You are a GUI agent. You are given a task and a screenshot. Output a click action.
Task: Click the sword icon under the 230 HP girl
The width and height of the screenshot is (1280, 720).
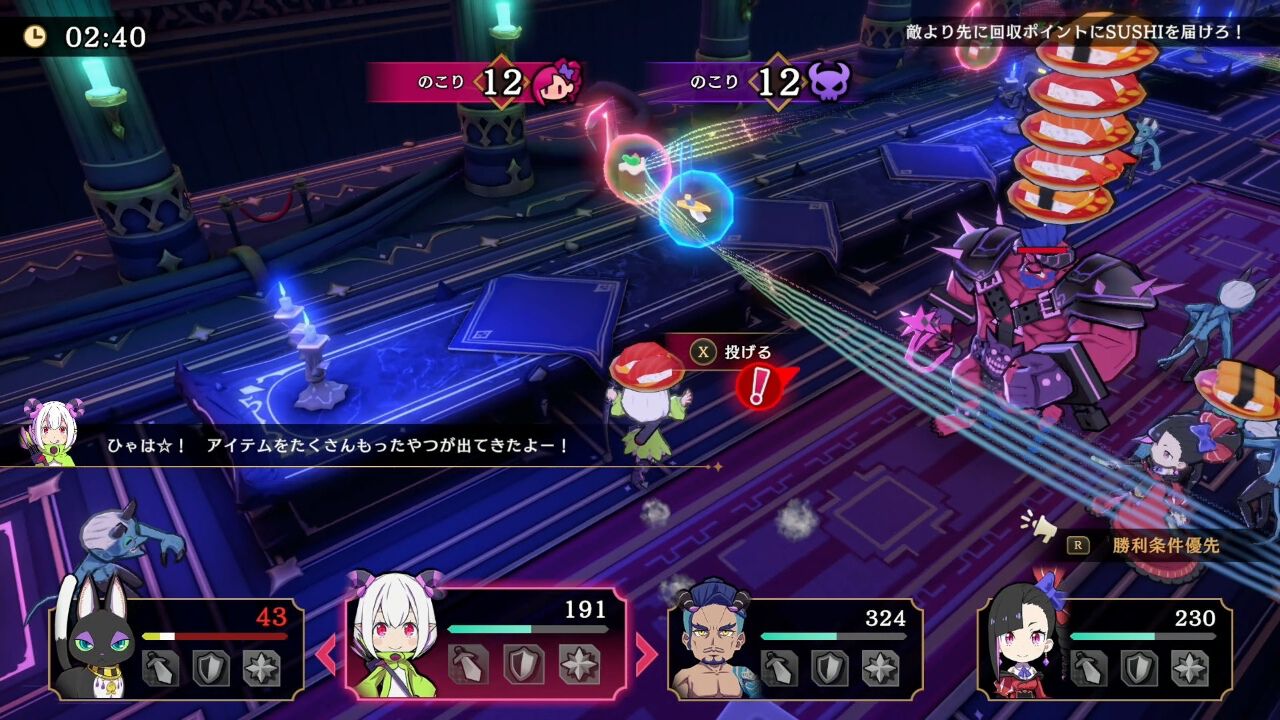coord(1090,667)
